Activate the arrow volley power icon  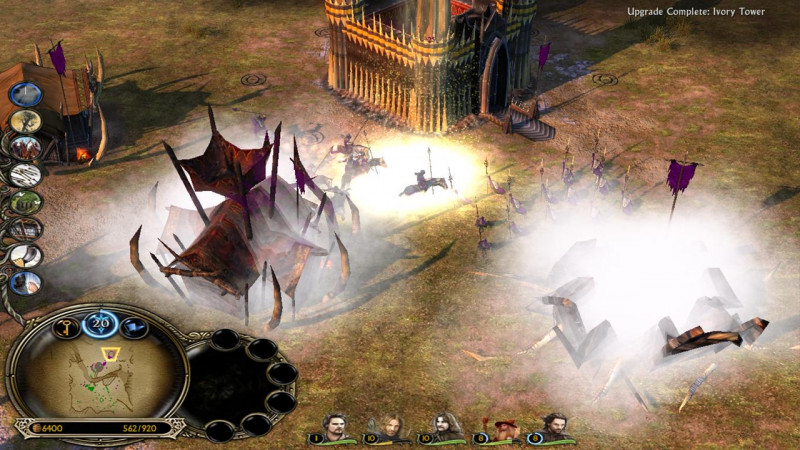(x=25, y=176)
